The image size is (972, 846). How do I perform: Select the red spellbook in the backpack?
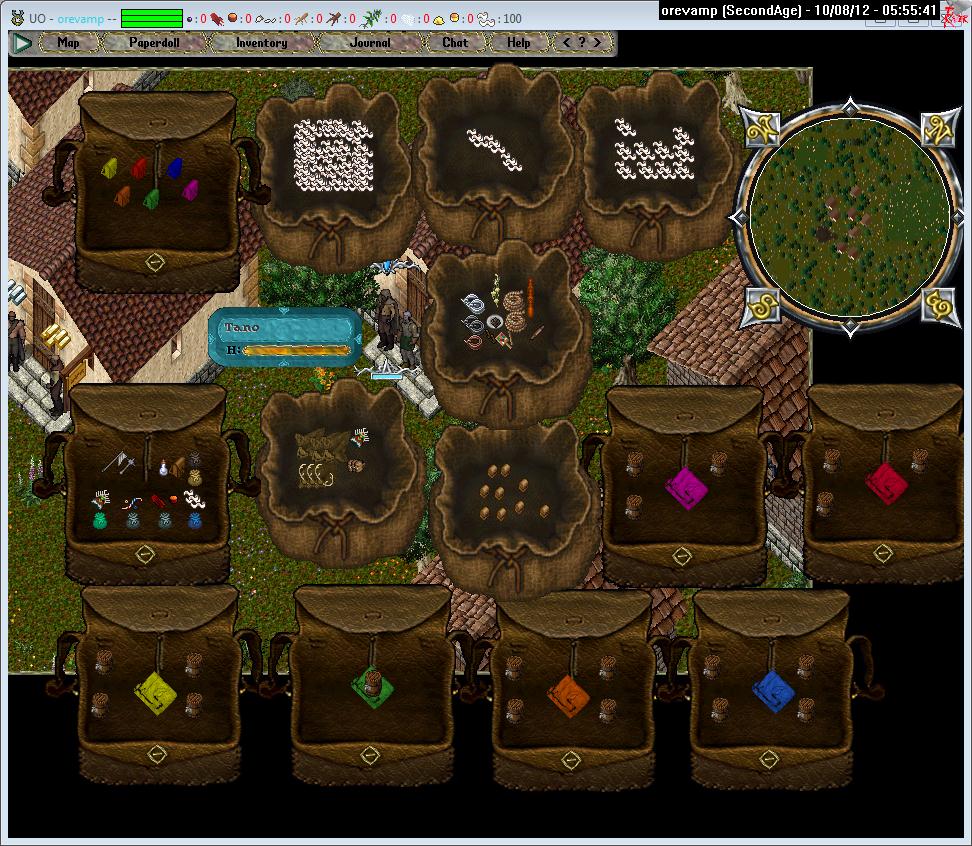(x=886, y=483)
